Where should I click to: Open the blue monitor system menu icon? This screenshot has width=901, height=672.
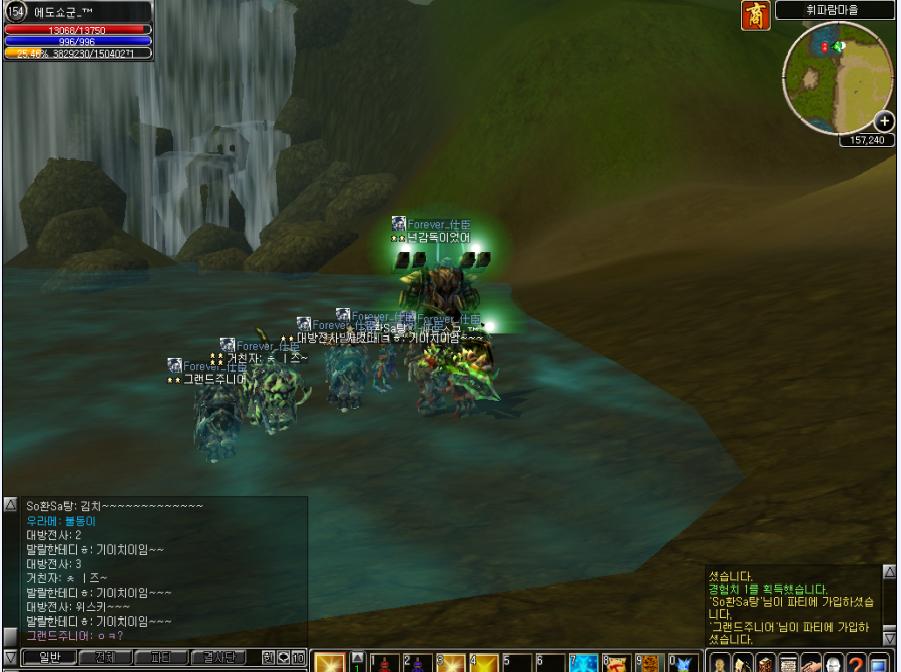(x=879, y=662)
